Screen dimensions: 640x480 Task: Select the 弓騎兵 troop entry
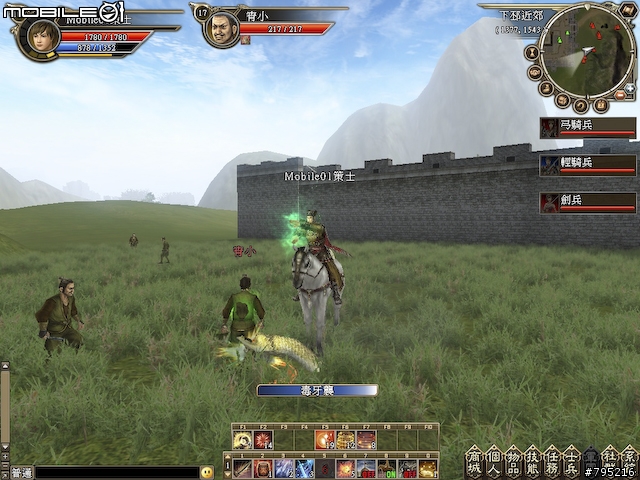588,127
